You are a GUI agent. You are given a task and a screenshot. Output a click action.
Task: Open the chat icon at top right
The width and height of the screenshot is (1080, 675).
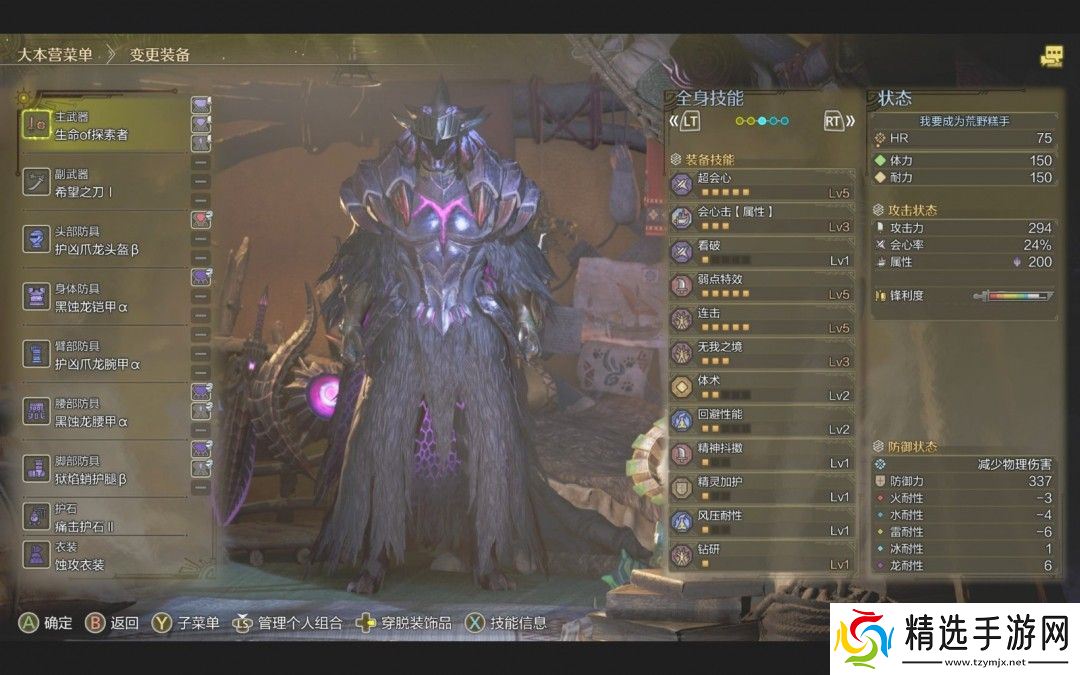[1051, 57]
